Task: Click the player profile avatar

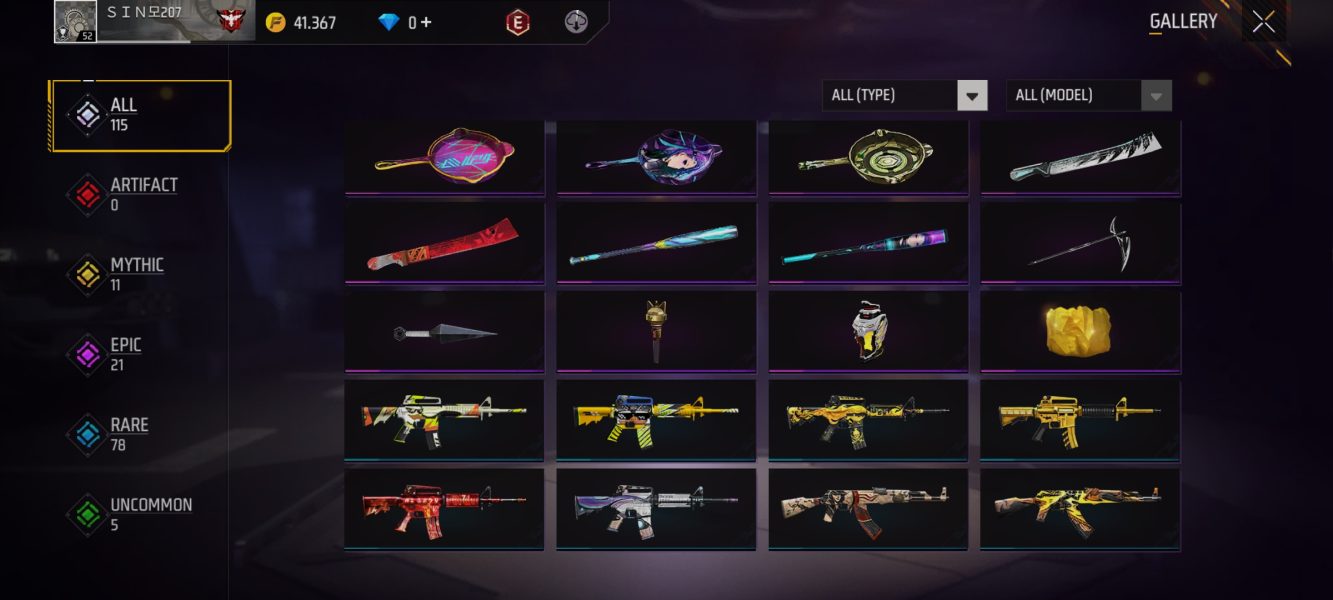Action: click(x=76, y=22)
